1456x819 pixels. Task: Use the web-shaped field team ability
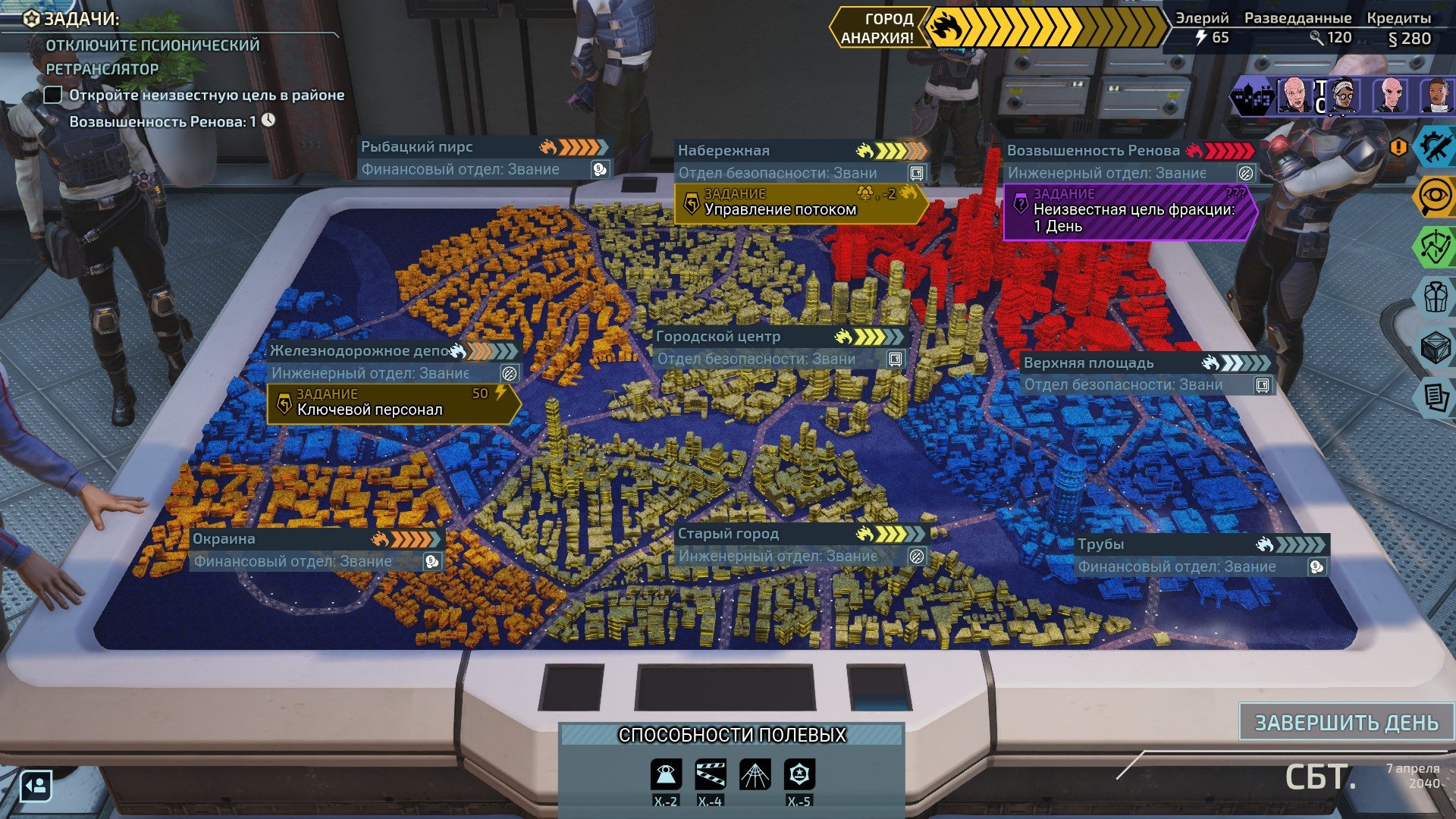pos(755,775)
